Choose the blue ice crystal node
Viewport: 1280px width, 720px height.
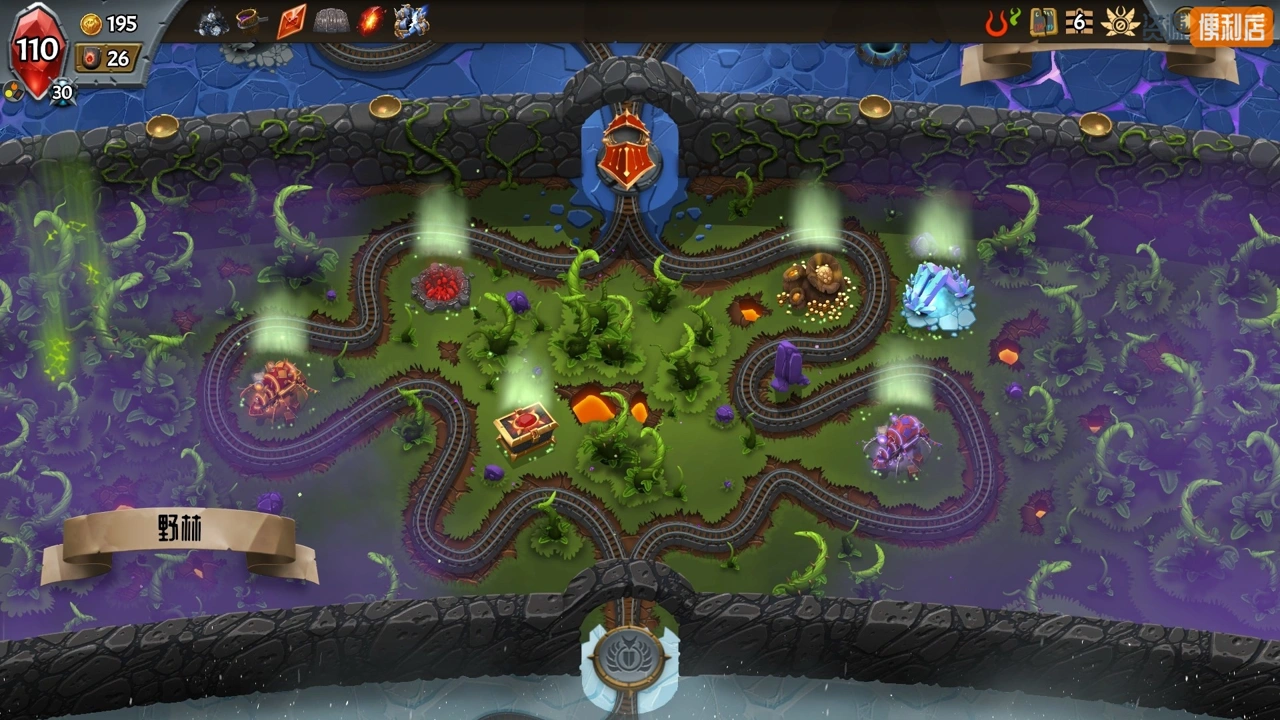click(x=938, y=298)
